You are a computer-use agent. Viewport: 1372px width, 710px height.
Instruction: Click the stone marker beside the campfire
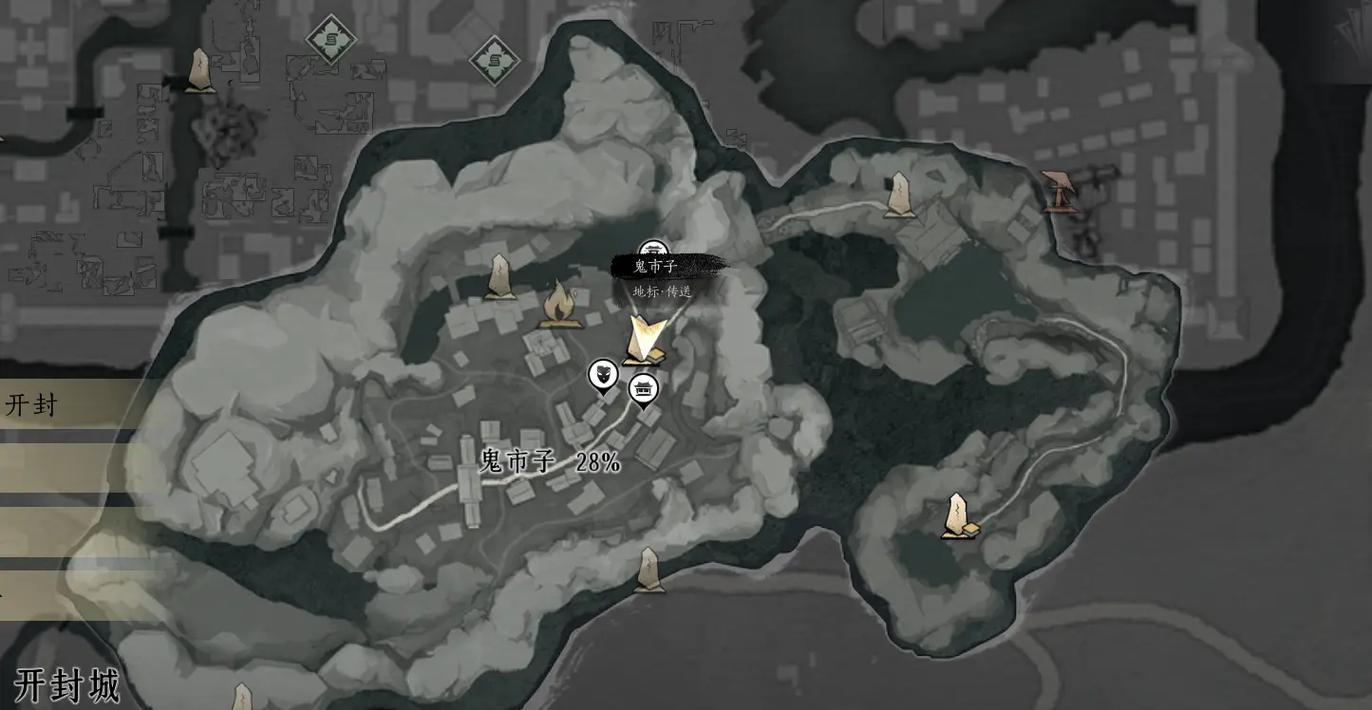[x=500, y=277]
